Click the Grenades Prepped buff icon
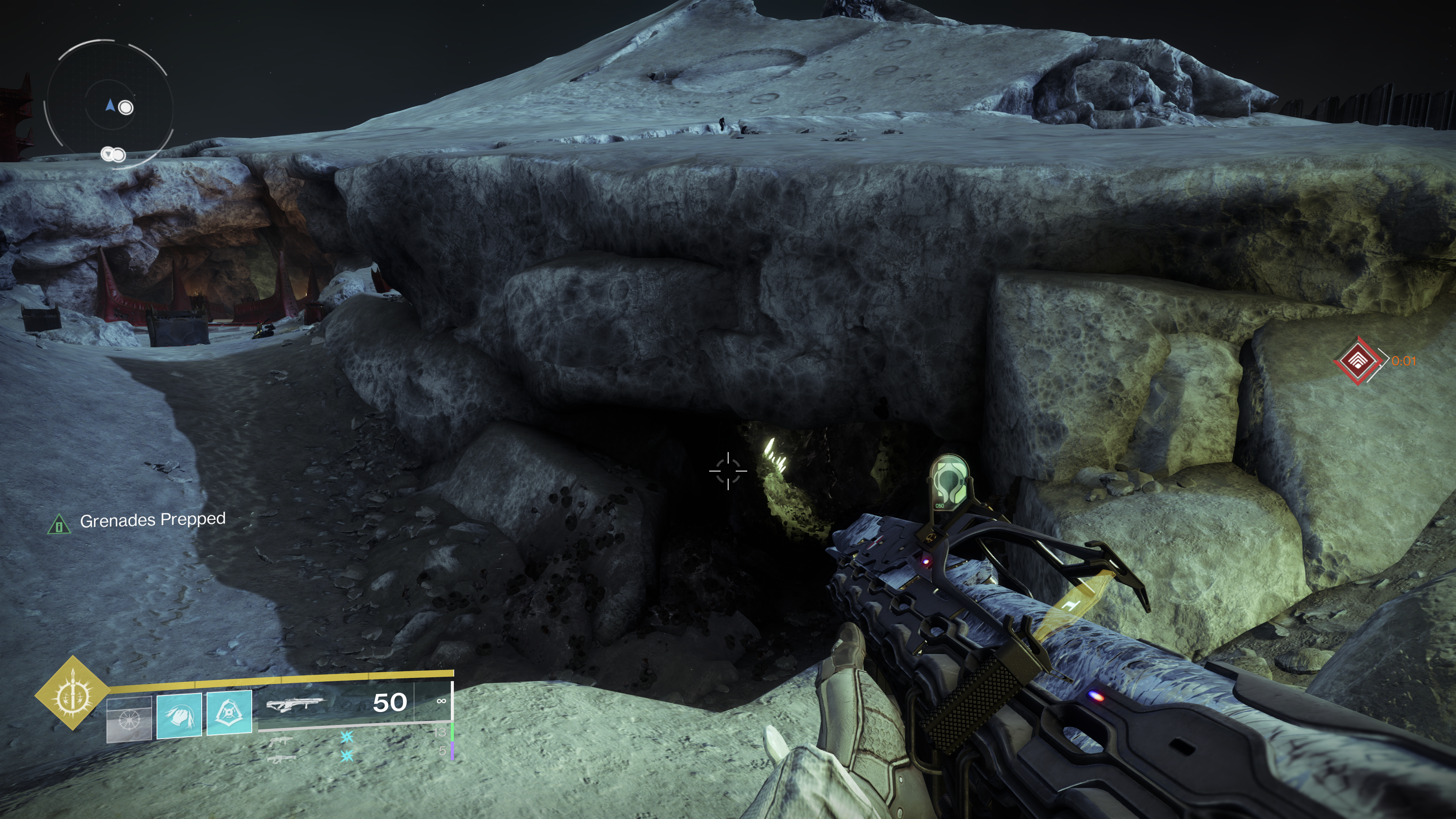Screen dimensions: 1456x819 [59, 524]
